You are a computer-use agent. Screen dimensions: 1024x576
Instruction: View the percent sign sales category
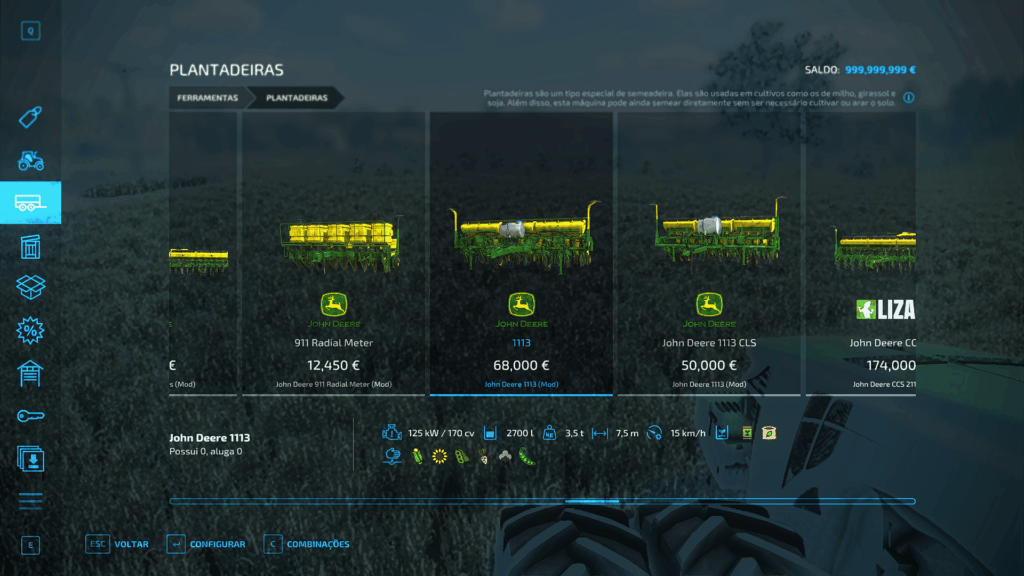(30, 330)
